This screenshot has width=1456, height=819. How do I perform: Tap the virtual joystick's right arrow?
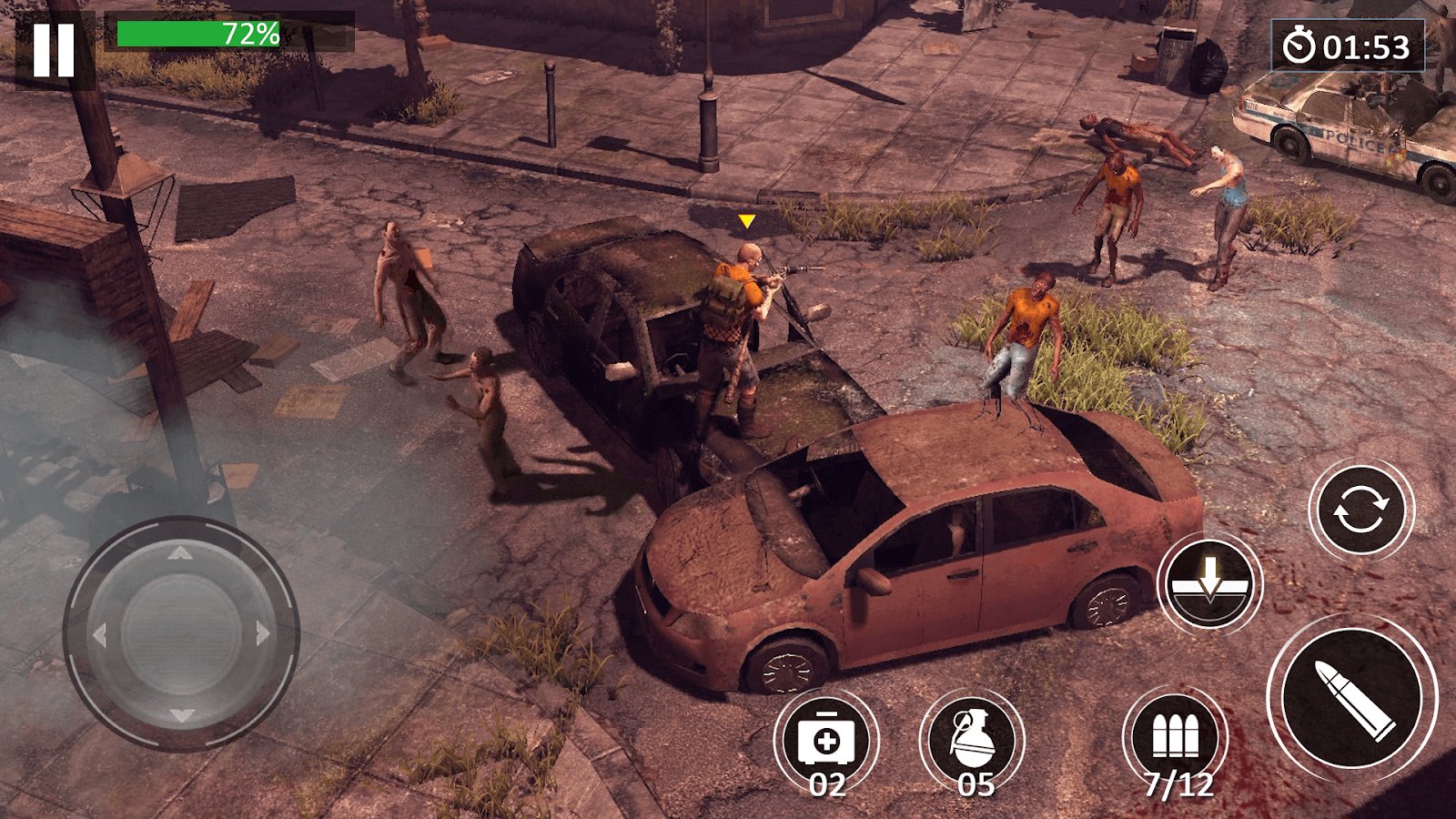pyautogui.click(x=264, y=633)
